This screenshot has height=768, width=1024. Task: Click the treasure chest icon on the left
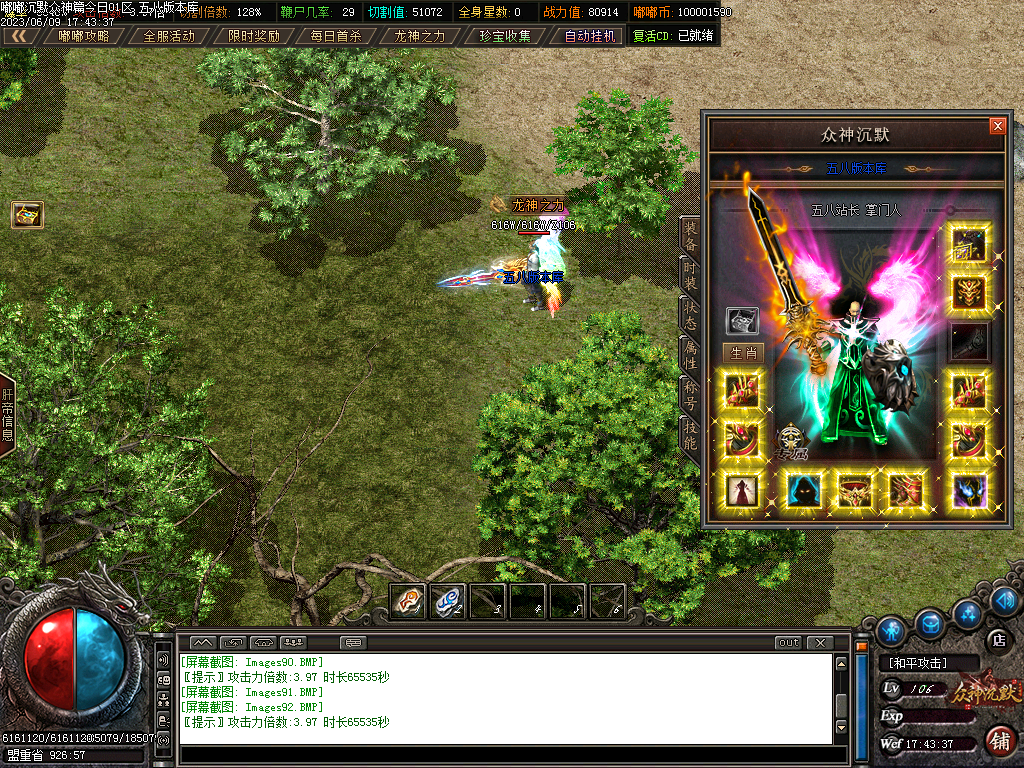[x=27, y=214]
